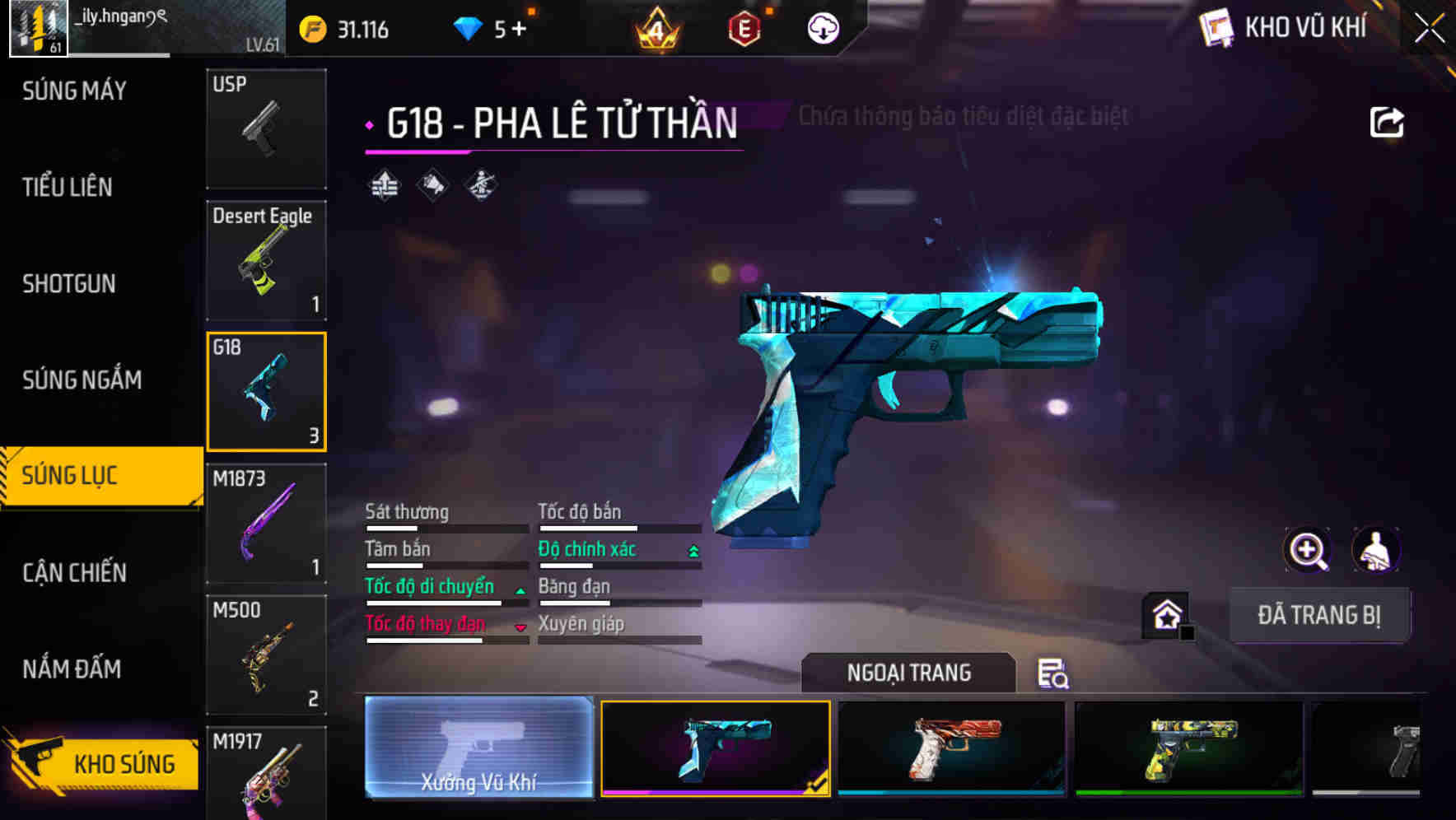This screenshot has height=820, width=1456.
Task: Click the loudspeaker announcement icon under the title
Action: [x=432, y=184]
